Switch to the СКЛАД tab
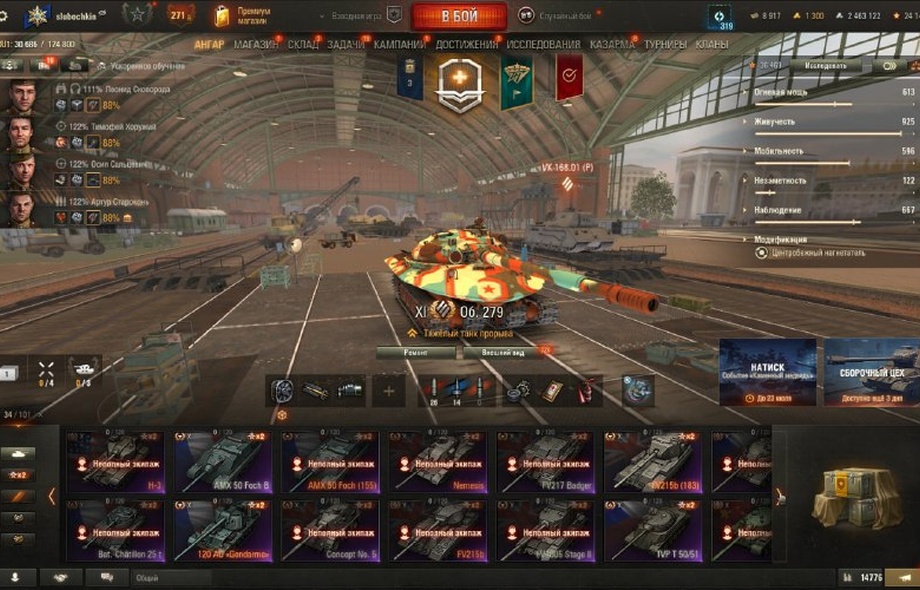 (303, 44)
